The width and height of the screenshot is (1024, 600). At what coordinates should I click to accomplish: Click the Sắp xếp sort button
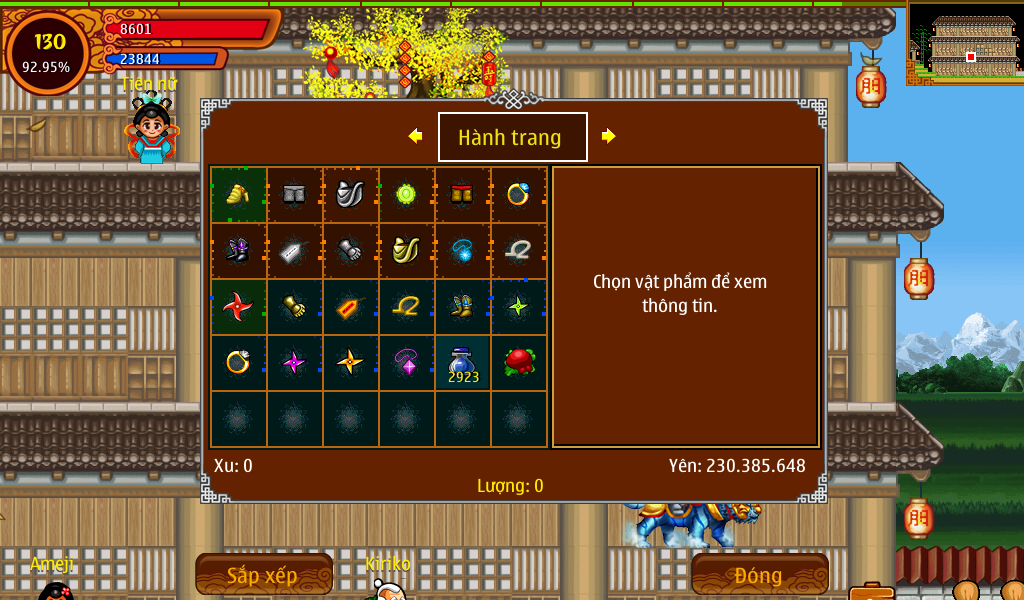[x=263, y=575]
